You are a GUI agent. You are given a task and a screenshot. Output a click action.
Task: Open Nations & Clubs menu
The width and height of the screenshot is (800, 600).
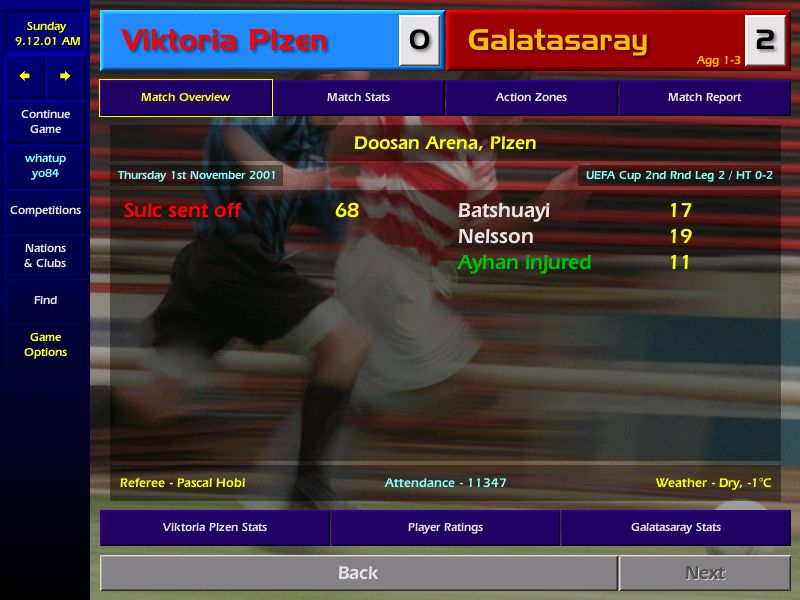point(45,256)
